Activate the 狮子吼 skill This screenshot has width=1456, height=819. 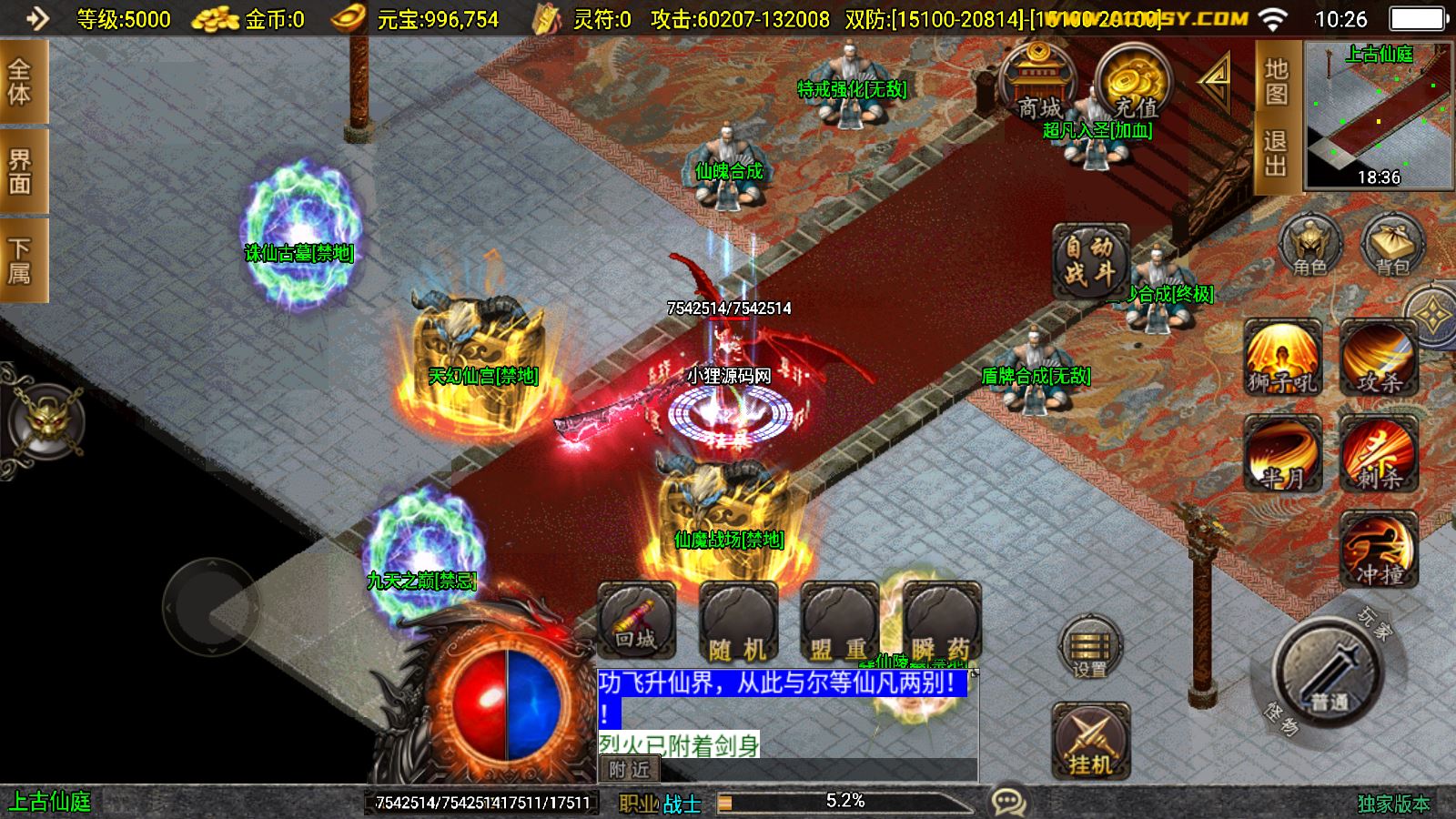click(x=1282, y=357)
